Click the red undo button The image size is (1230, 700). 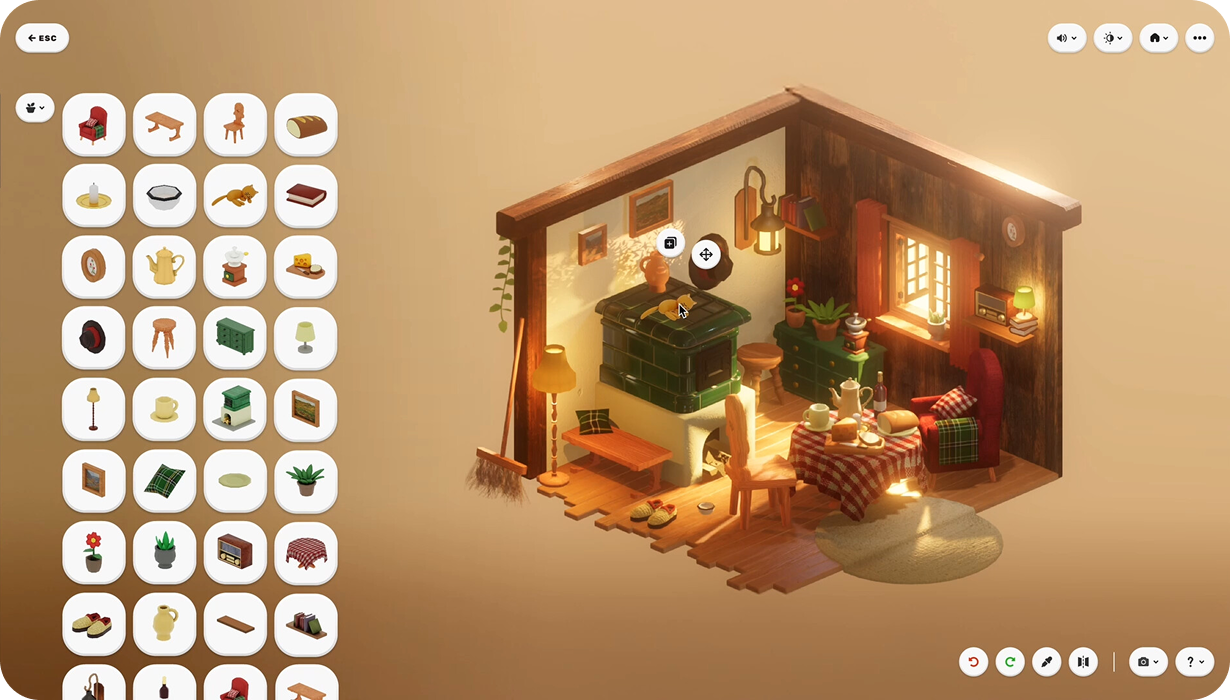973,661
